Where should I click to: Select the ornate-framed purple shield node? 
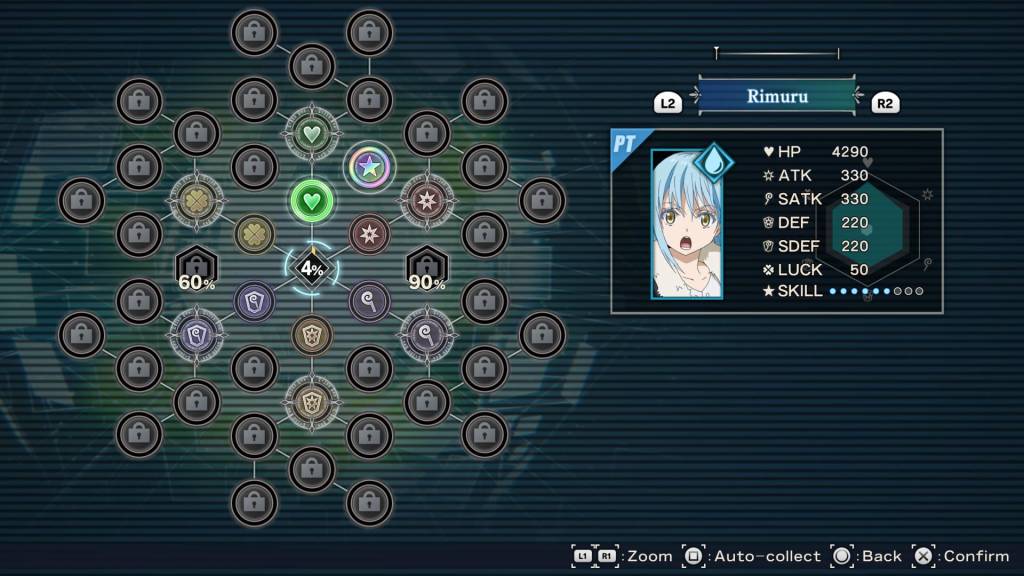196,334
